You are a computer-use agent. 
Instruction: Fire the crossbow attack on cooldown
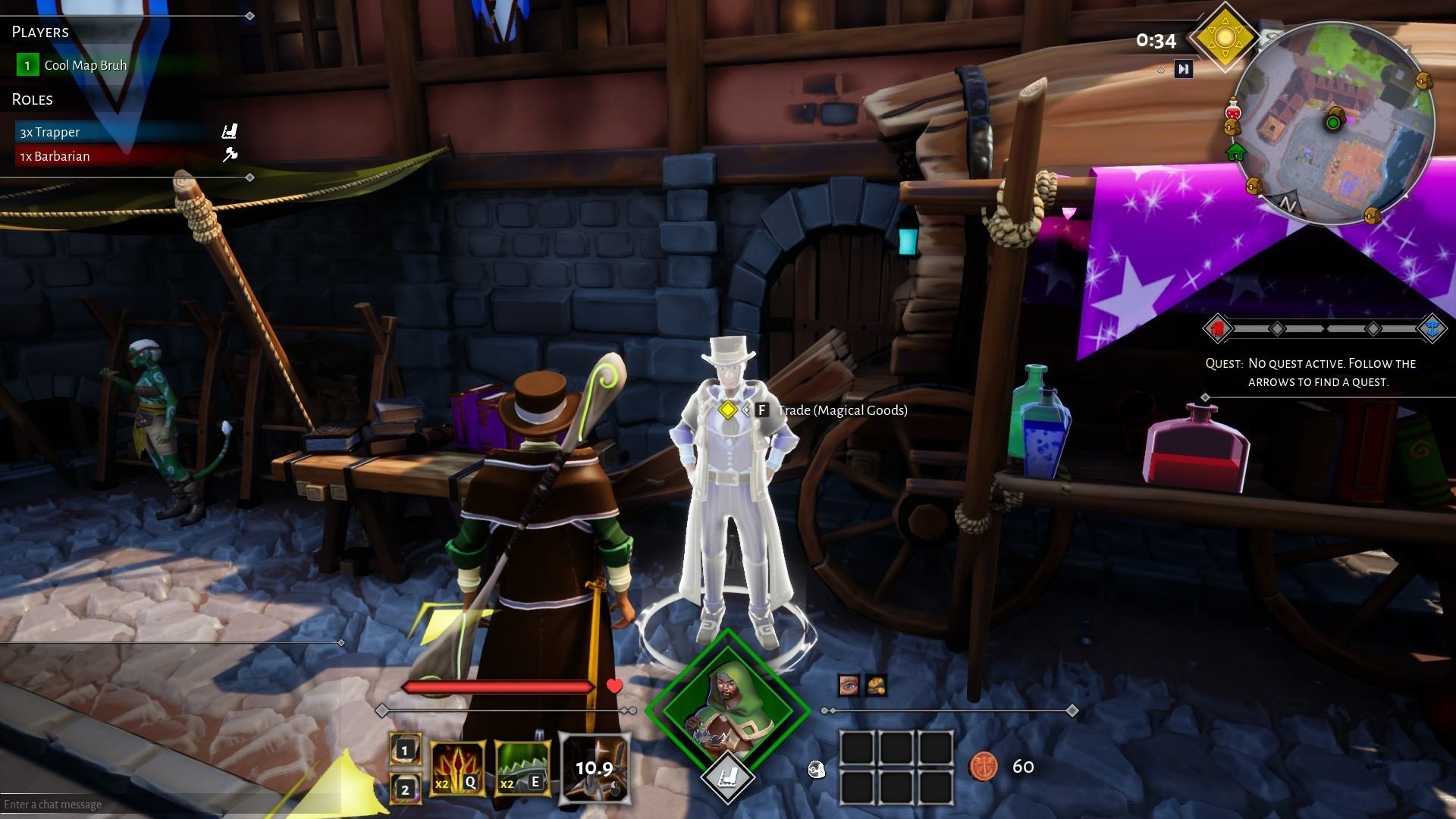coord(594,768)
